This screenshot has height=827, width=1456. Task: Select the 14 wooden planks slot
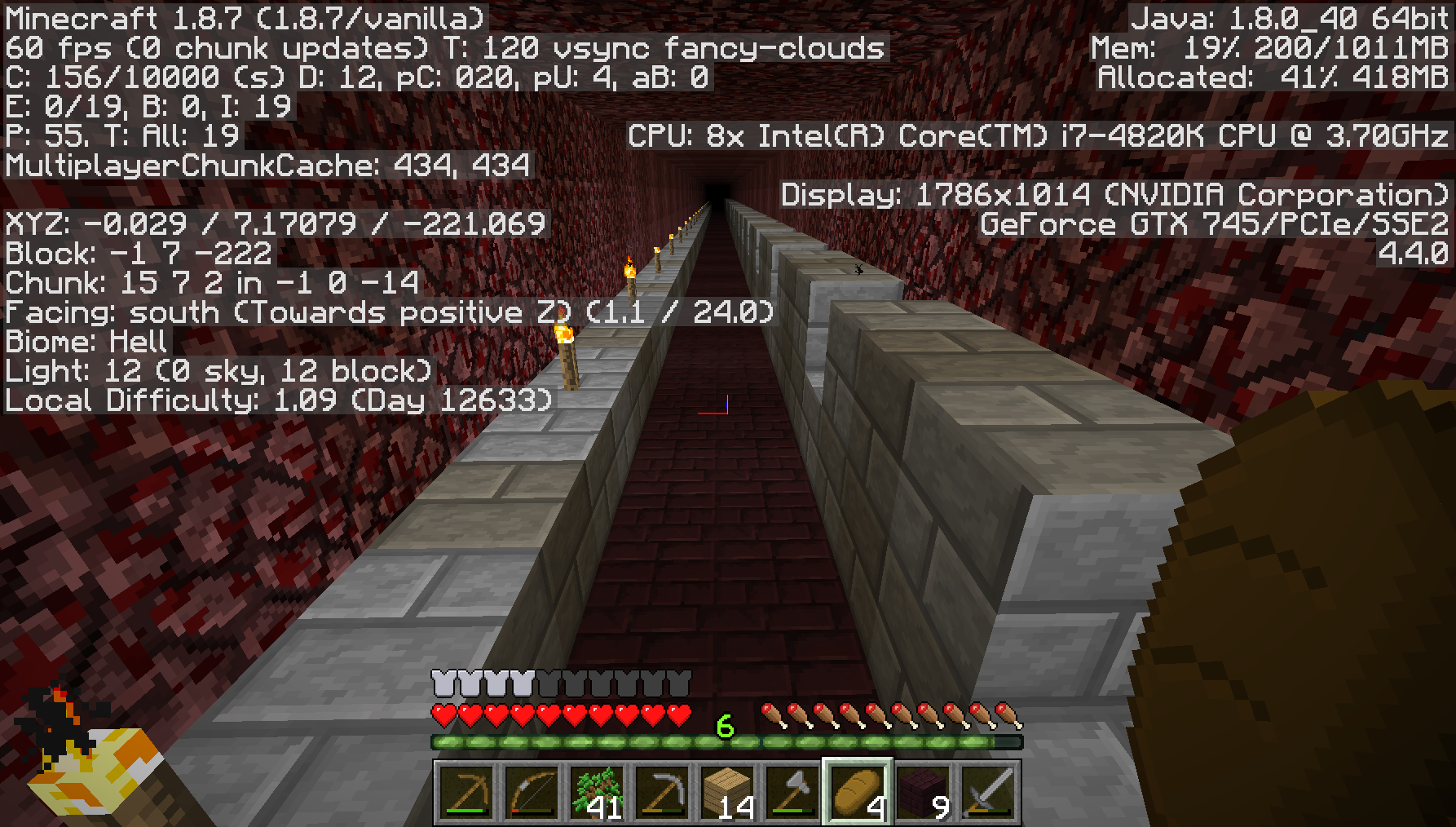[x=727, y=792]
